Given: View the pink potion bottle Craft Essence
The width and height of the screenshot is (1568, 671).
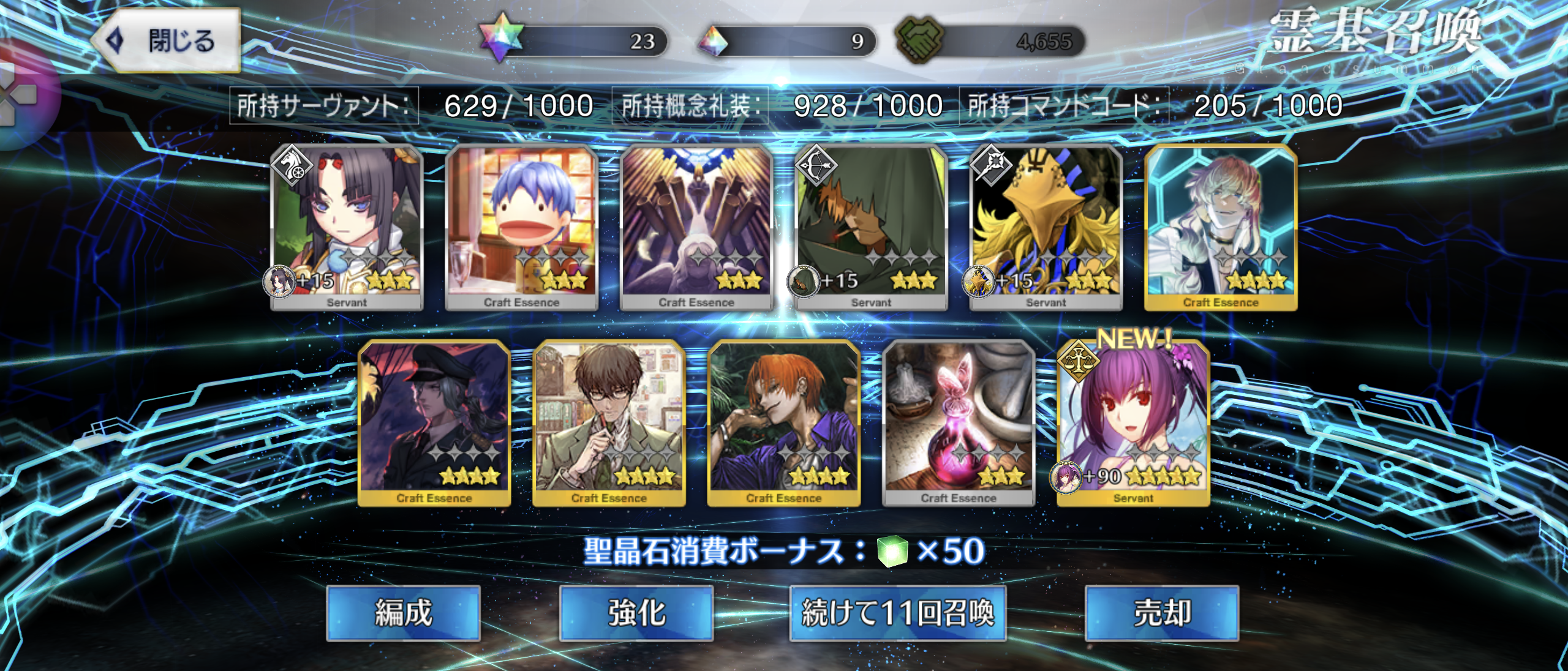Looking at the screenshot, I should 959,422.
